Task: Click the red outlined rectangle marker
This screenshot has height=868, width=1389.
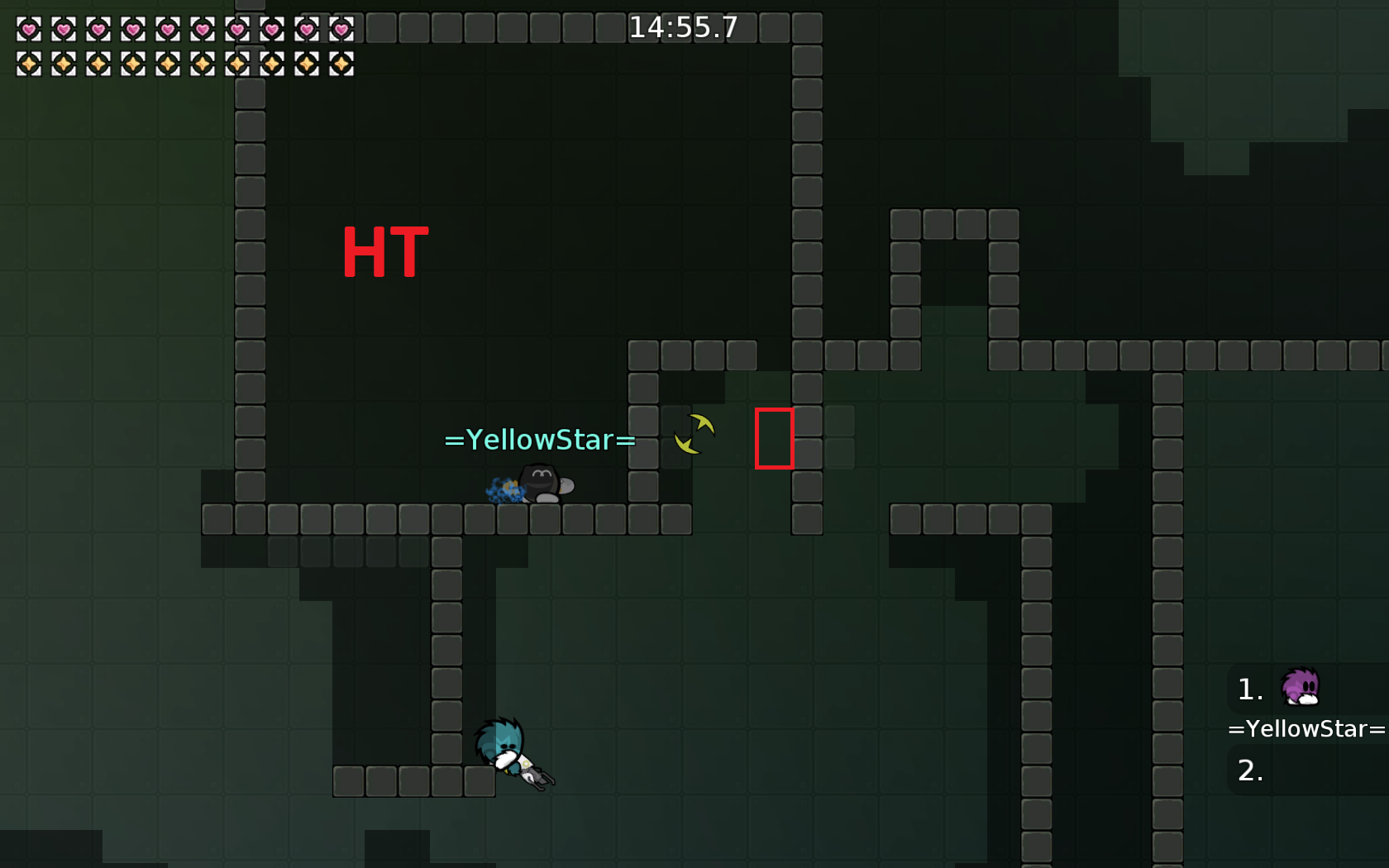Action: pos(775,439)
